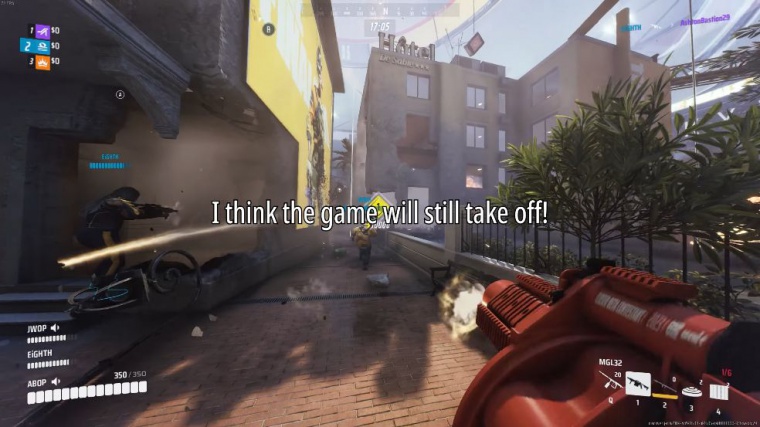Select teammate EIGHTH in the squad list
The width and height of the screenshot is (760, 427).
(x=41, y=354)
